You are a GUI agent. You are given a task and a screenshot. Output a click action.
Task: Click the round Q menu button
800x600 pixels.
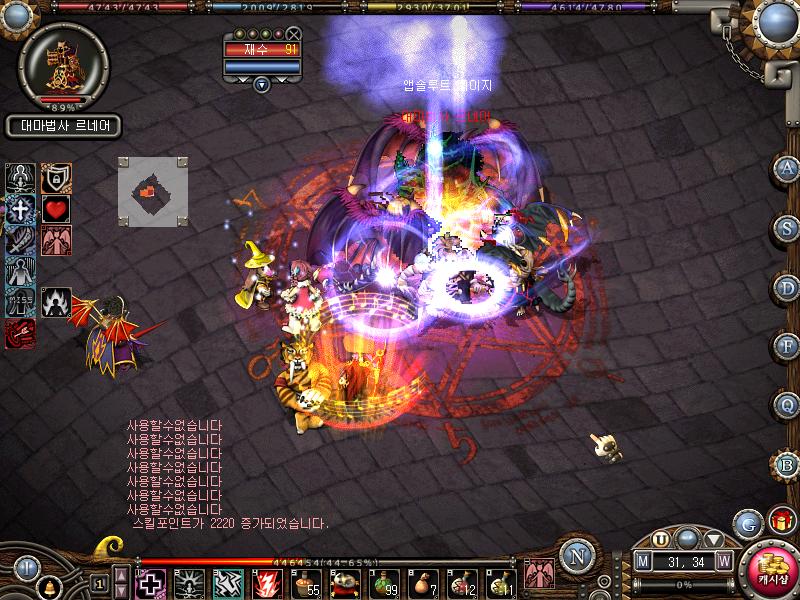pos(787,406)
